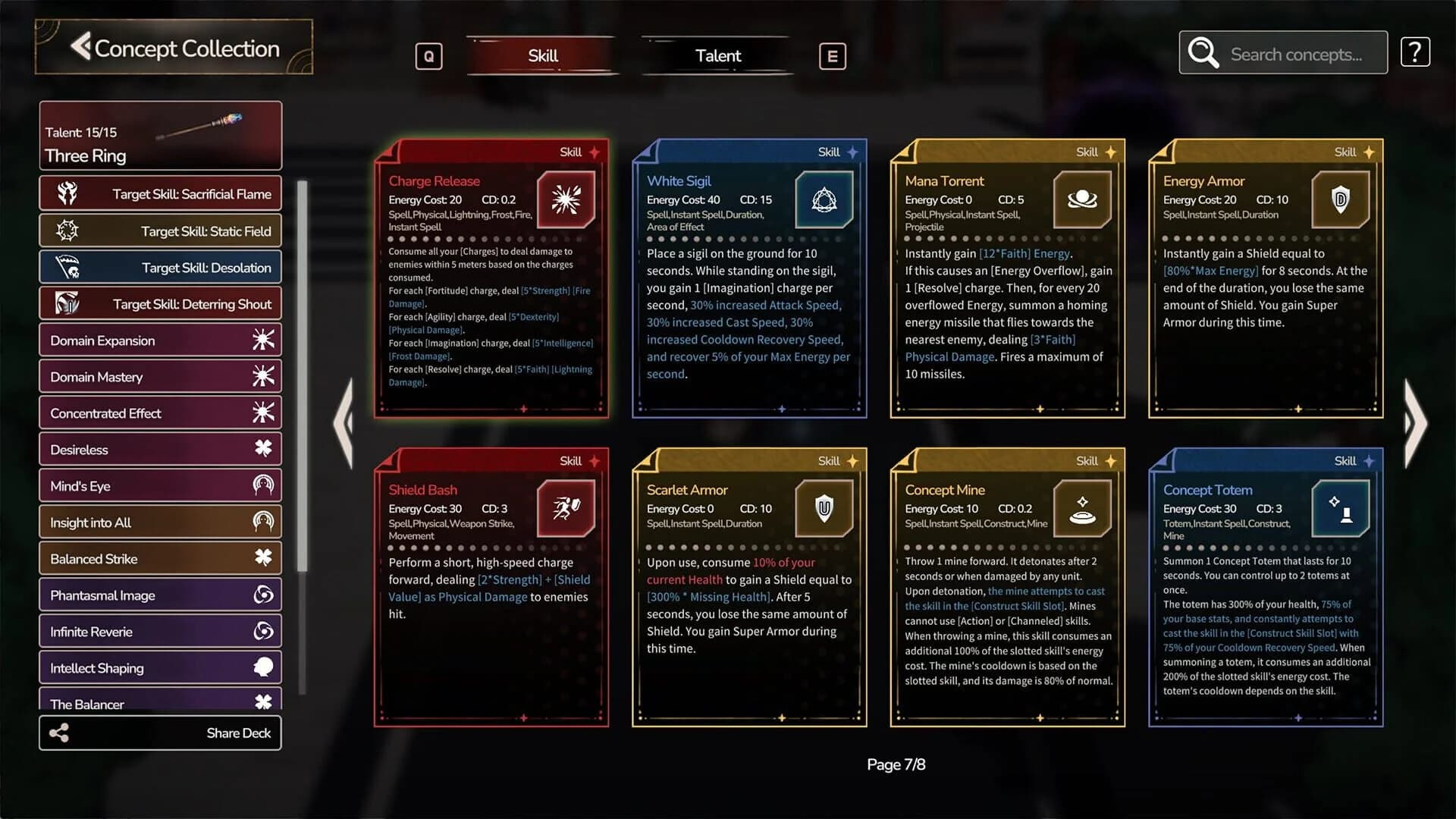Select the Mana Torrent projectile icon
1456x819 pixels.
[x=1082, y=199]
